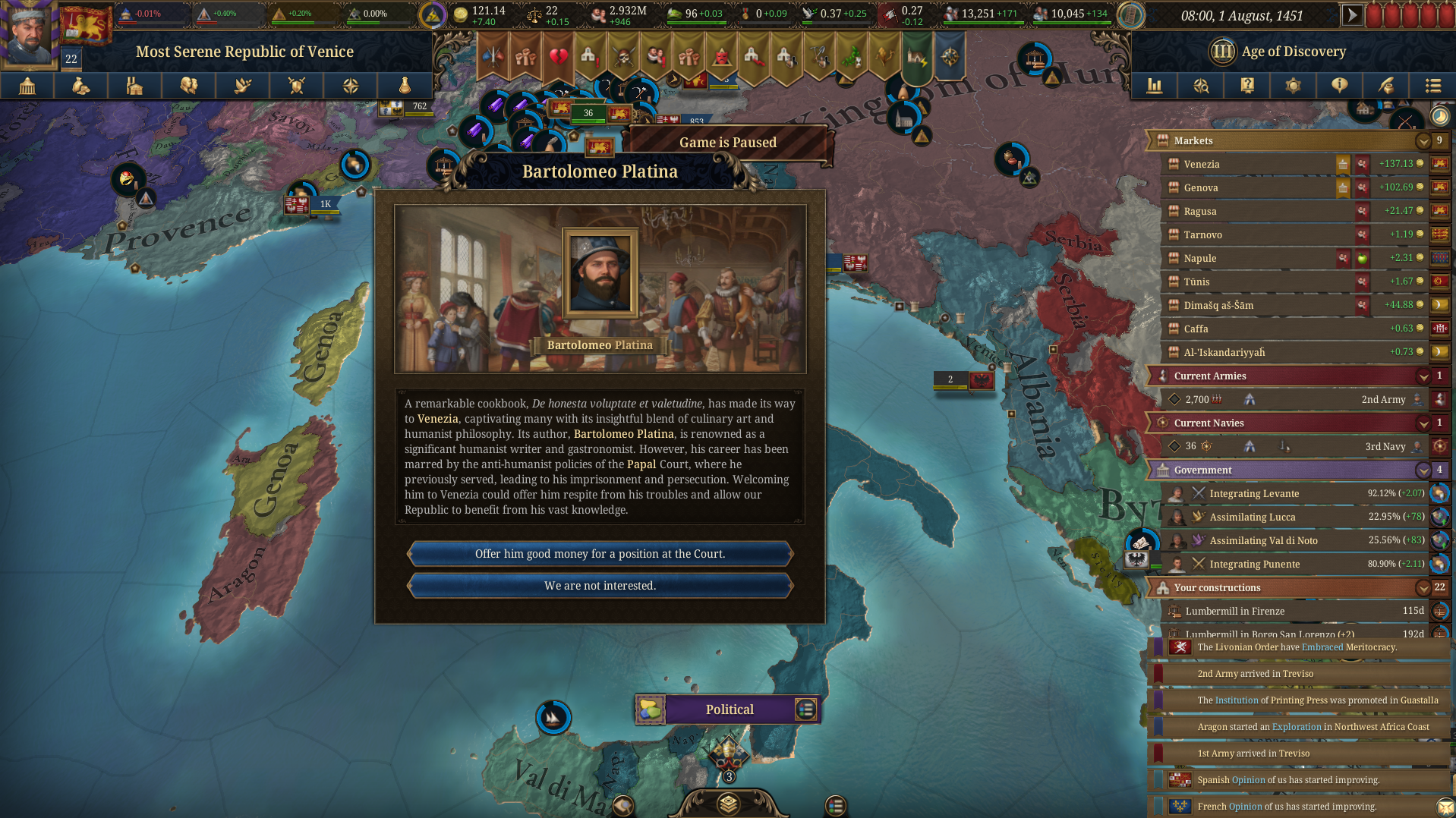Viewport: 1456px width, 818px height.
Task: Open the Diplomacy panel via the dove icon
Action: (x=242, y=86)
